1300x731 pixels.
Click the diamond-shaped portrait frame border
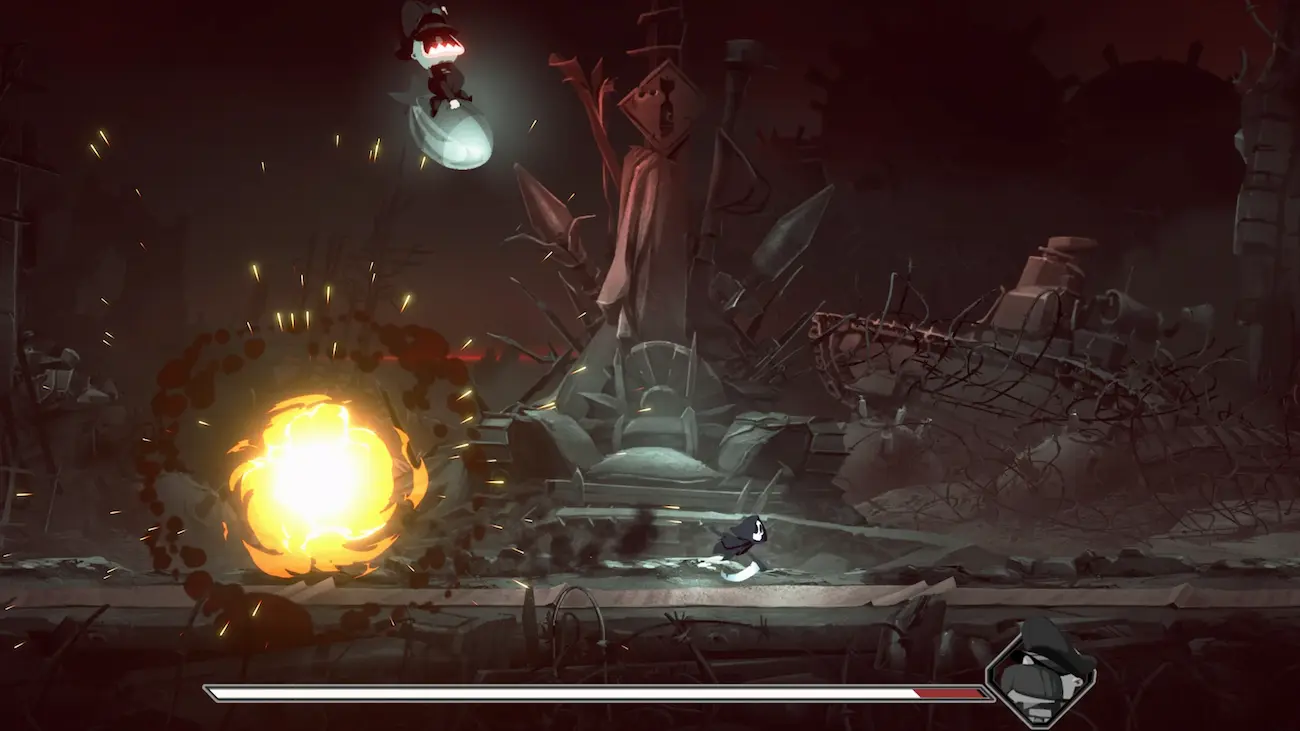[x=990, y=670]
